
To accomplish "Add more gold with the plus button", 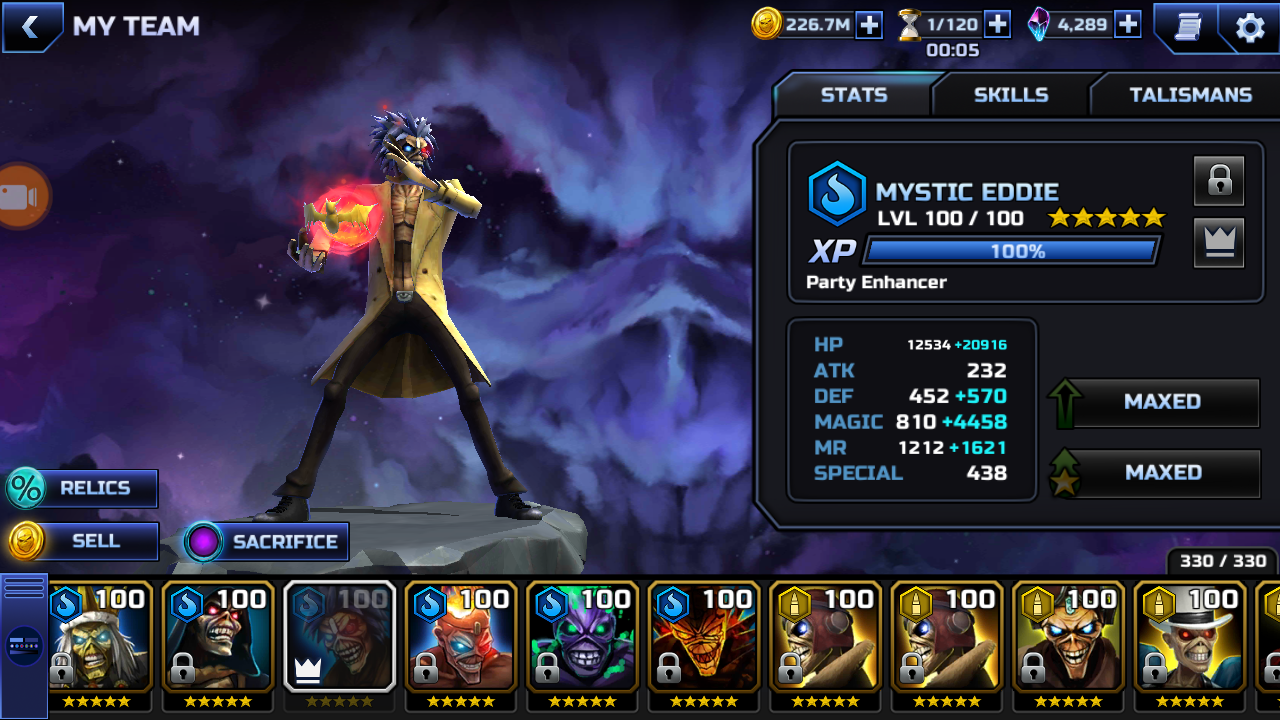I will [x=869, y=25].
